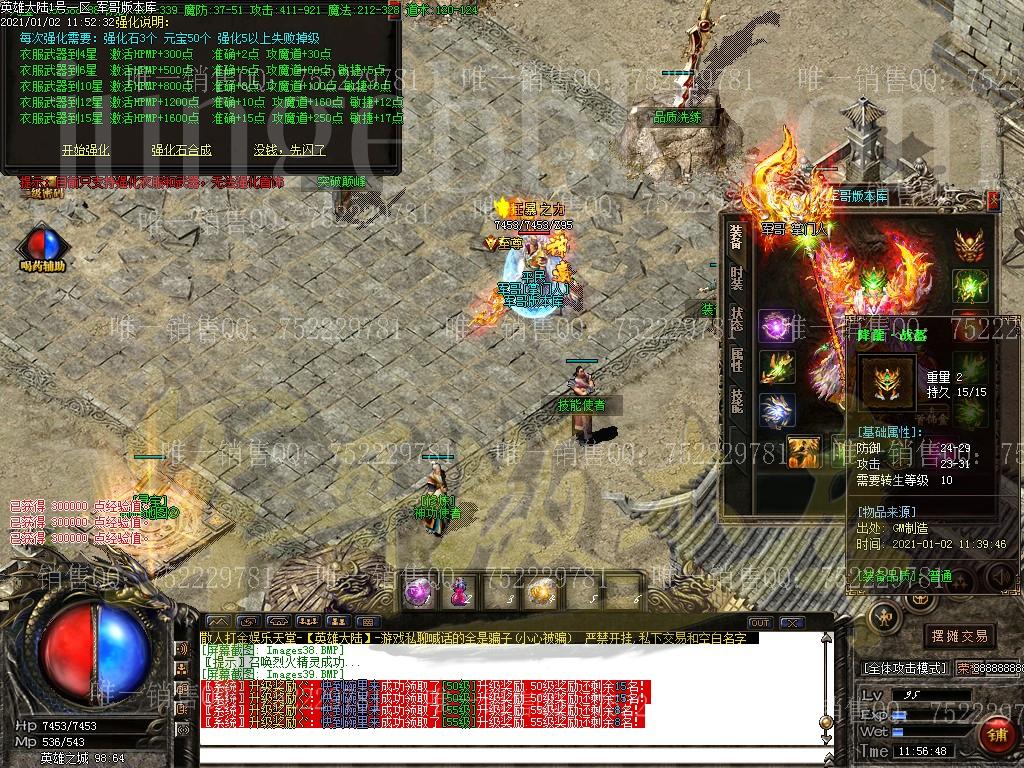Decline with 没钱，先闪了 option

pos(290,150)
